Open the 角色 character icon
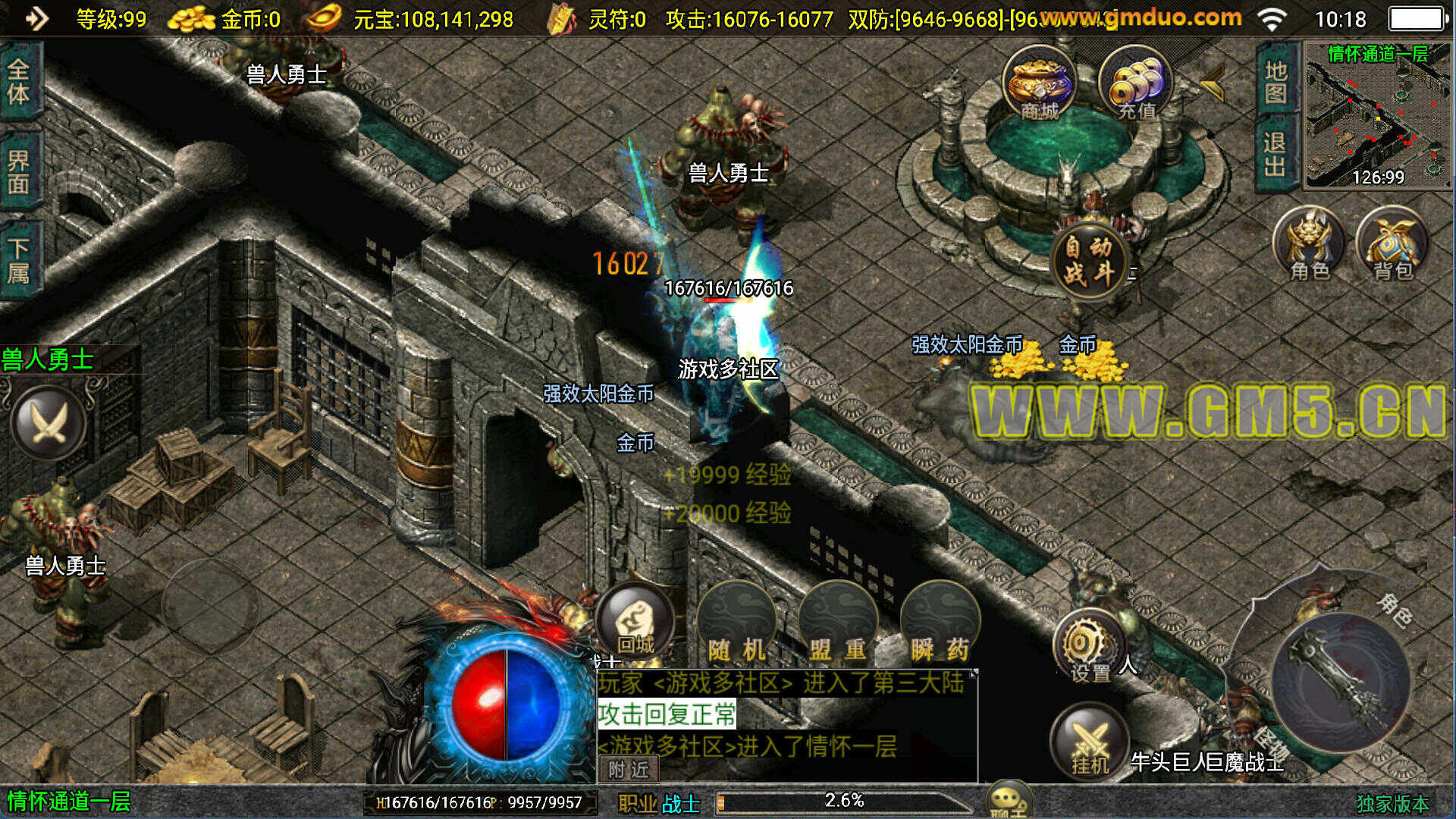Screen dimensions: 1456x819 pos(1310,244)
